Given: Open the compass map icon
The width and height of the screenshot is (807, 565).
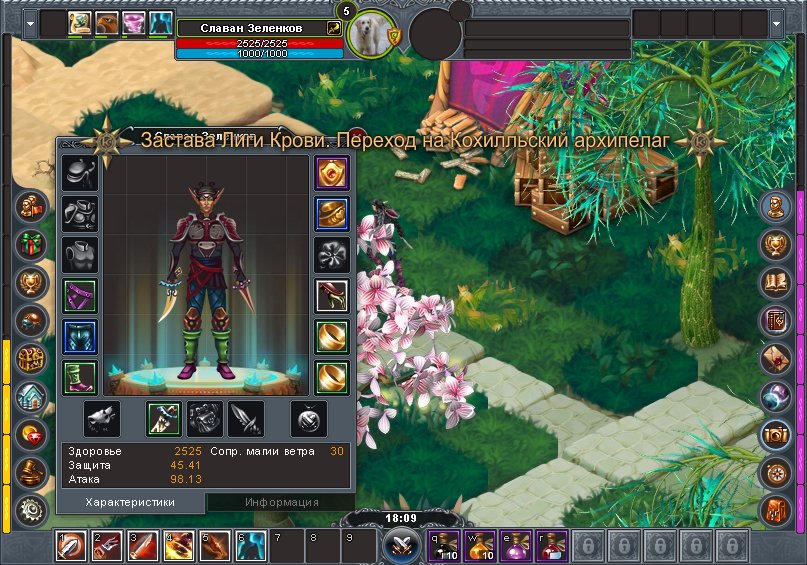Looking at the screenshot, I should 776,471.
